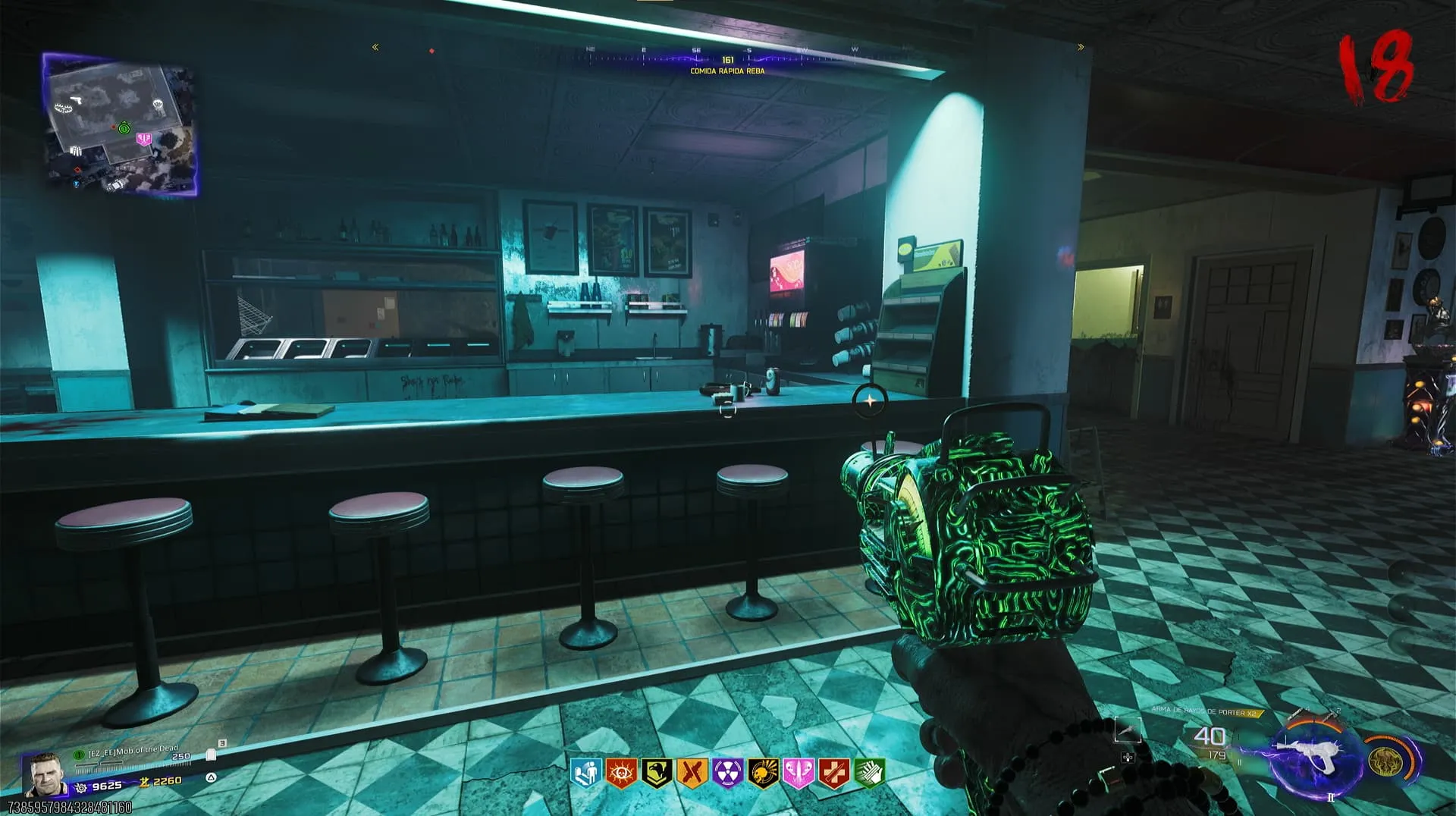Choose the eagle head perk icon
Image resolution: width=1456 pixels, height=816 pixels.
coord(656,774)
